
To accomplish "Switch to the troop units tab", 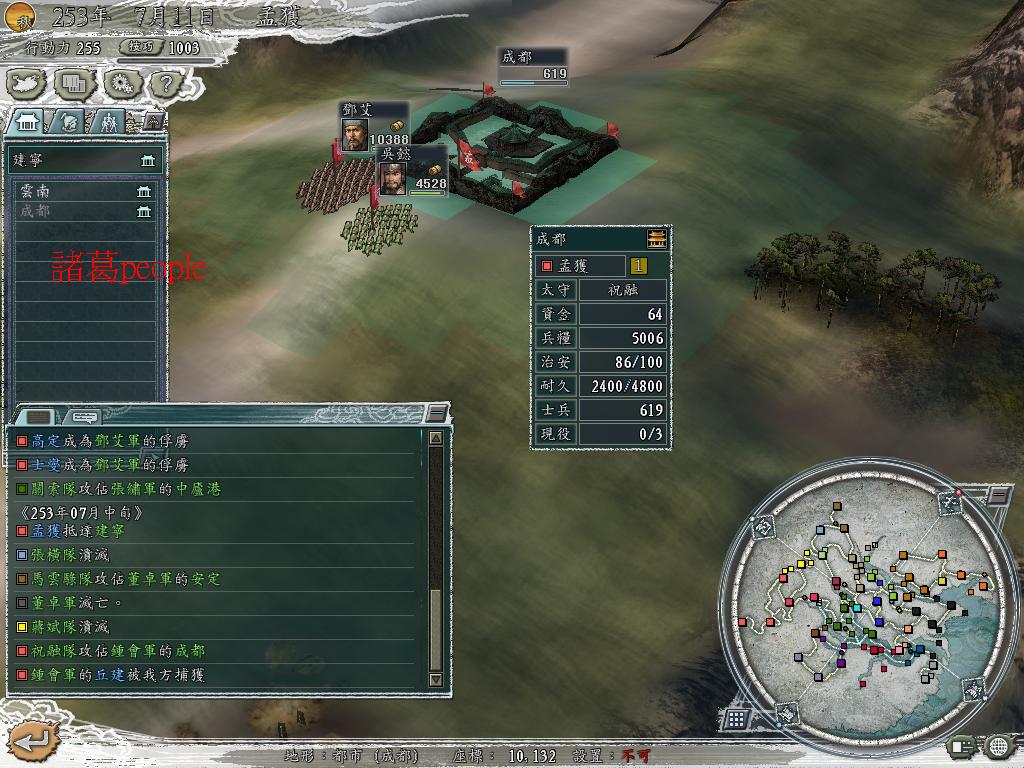I will pos(108,121).
